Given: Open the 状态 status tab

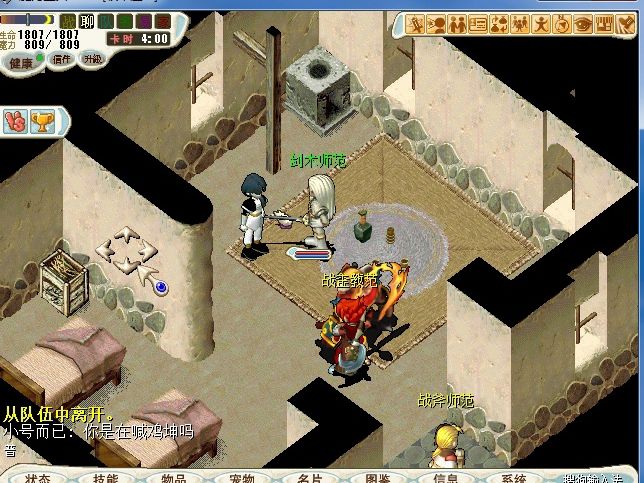Looking at the screenshot, I should [x=38, y=477].
